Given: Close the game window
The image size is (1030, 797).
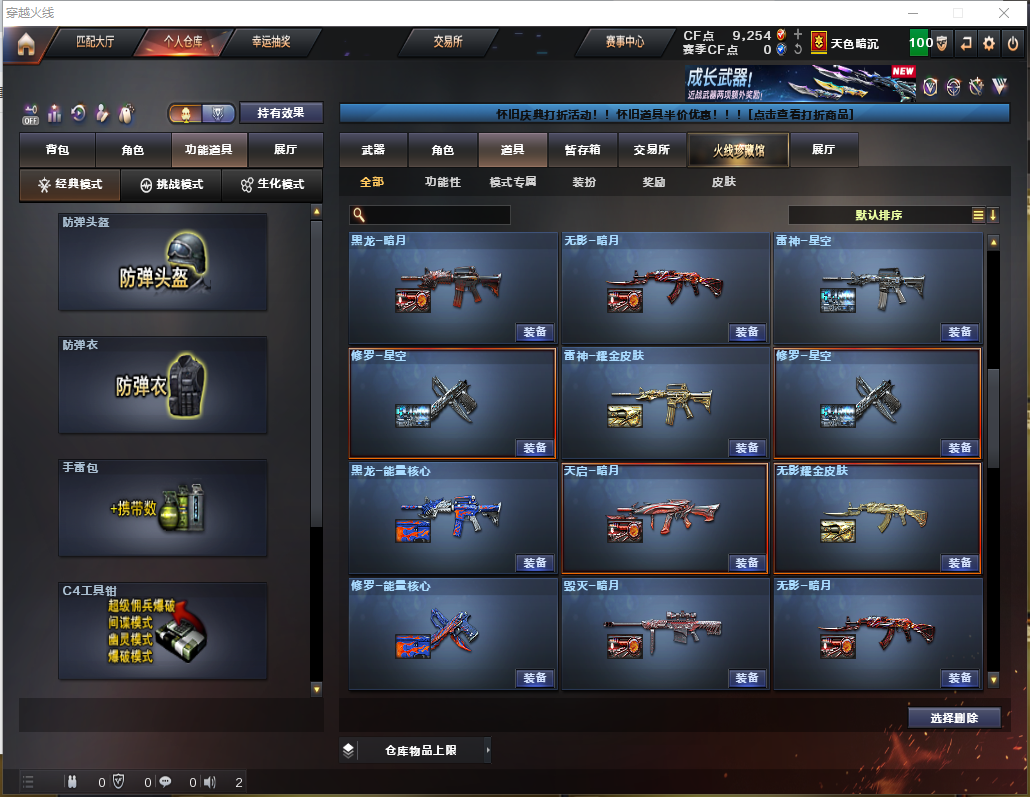Looking at the screenshot, I should click(x=1005, y=13).
